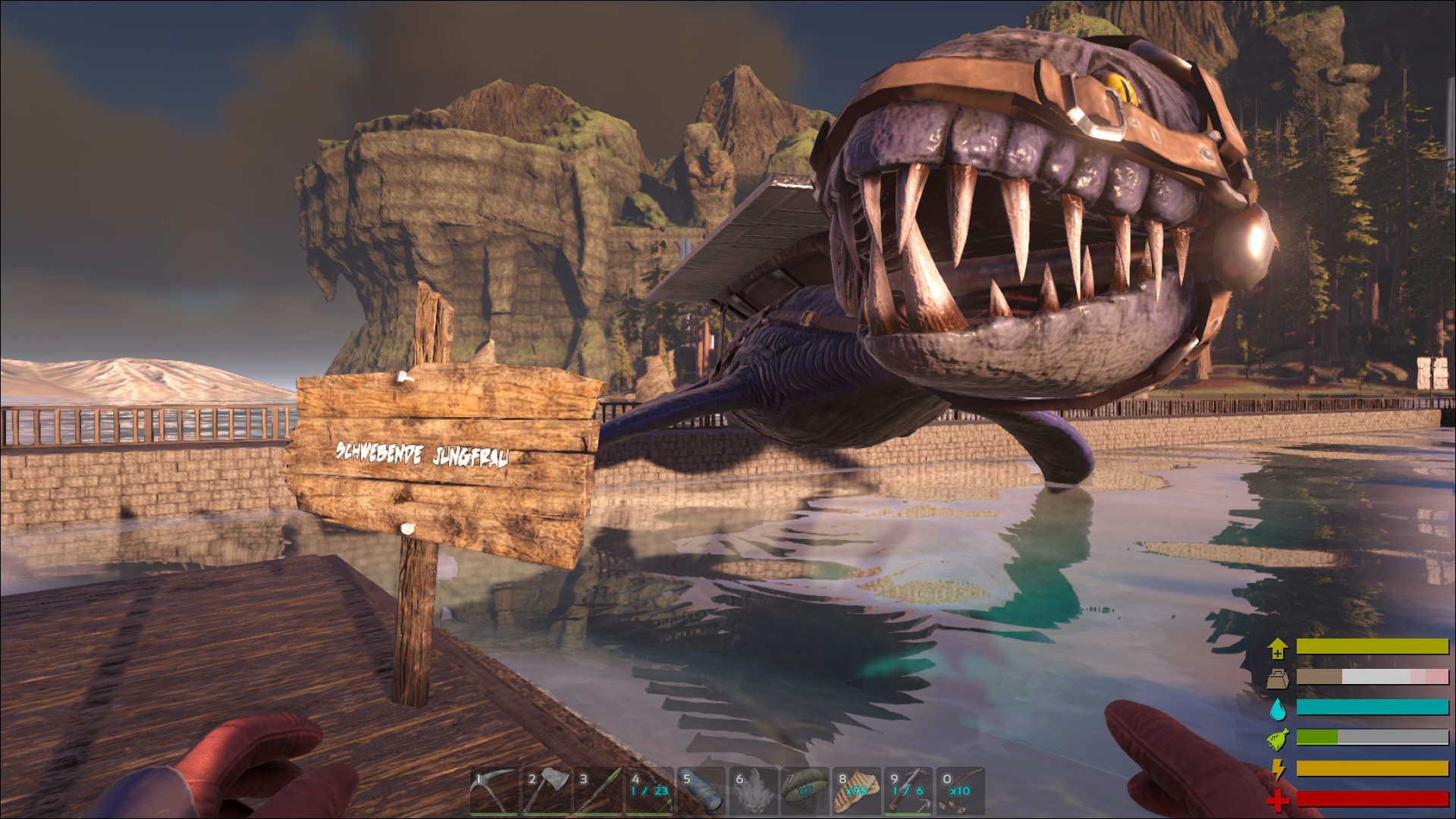The image size is (1456, 819).
Task: Use the parachute stack in slot 7
Action: [x=804, y=792]
